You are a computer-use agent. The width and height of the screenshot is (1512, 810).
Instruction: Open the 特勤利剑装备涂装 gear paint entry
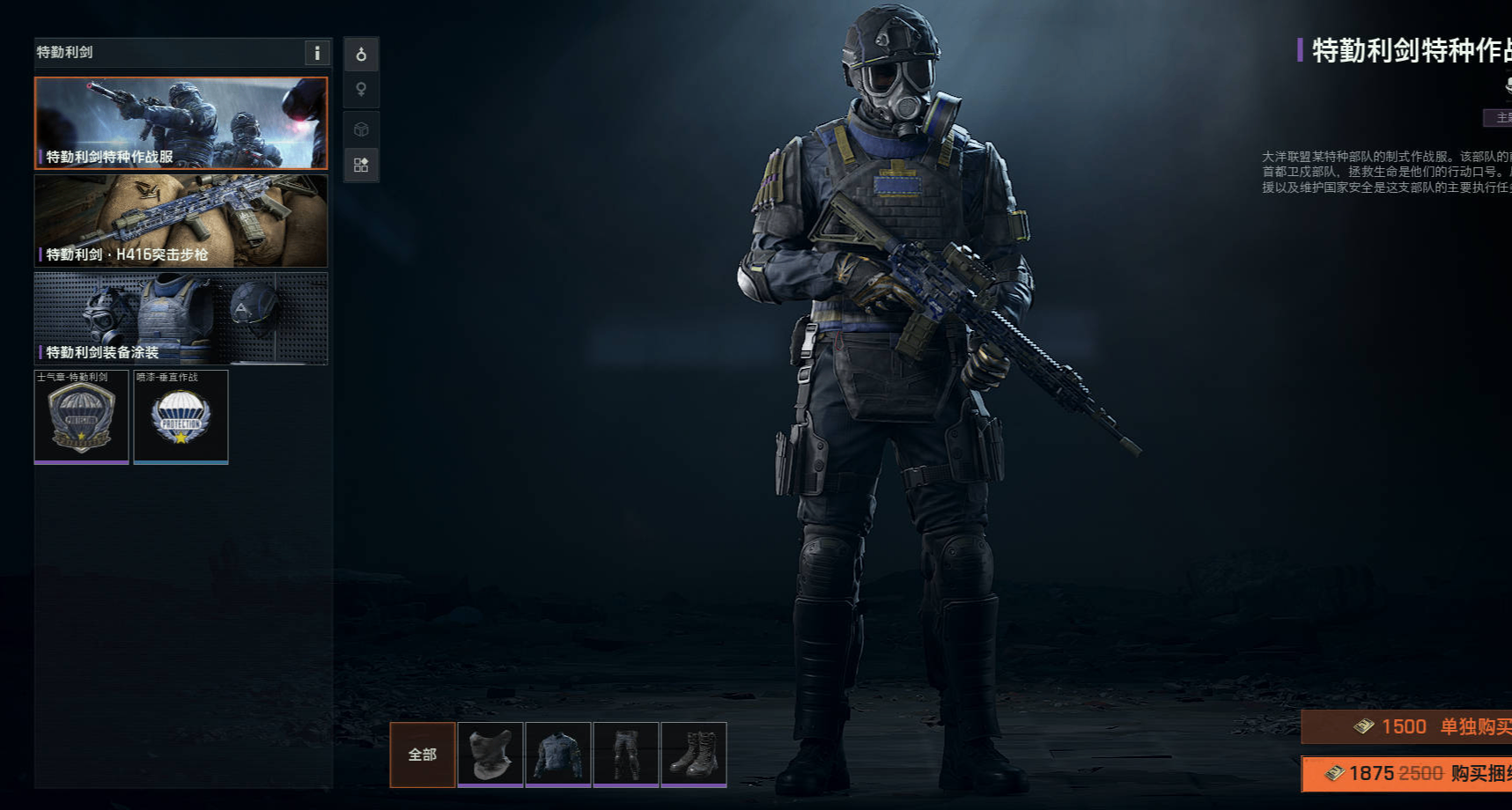coord(181,319)
